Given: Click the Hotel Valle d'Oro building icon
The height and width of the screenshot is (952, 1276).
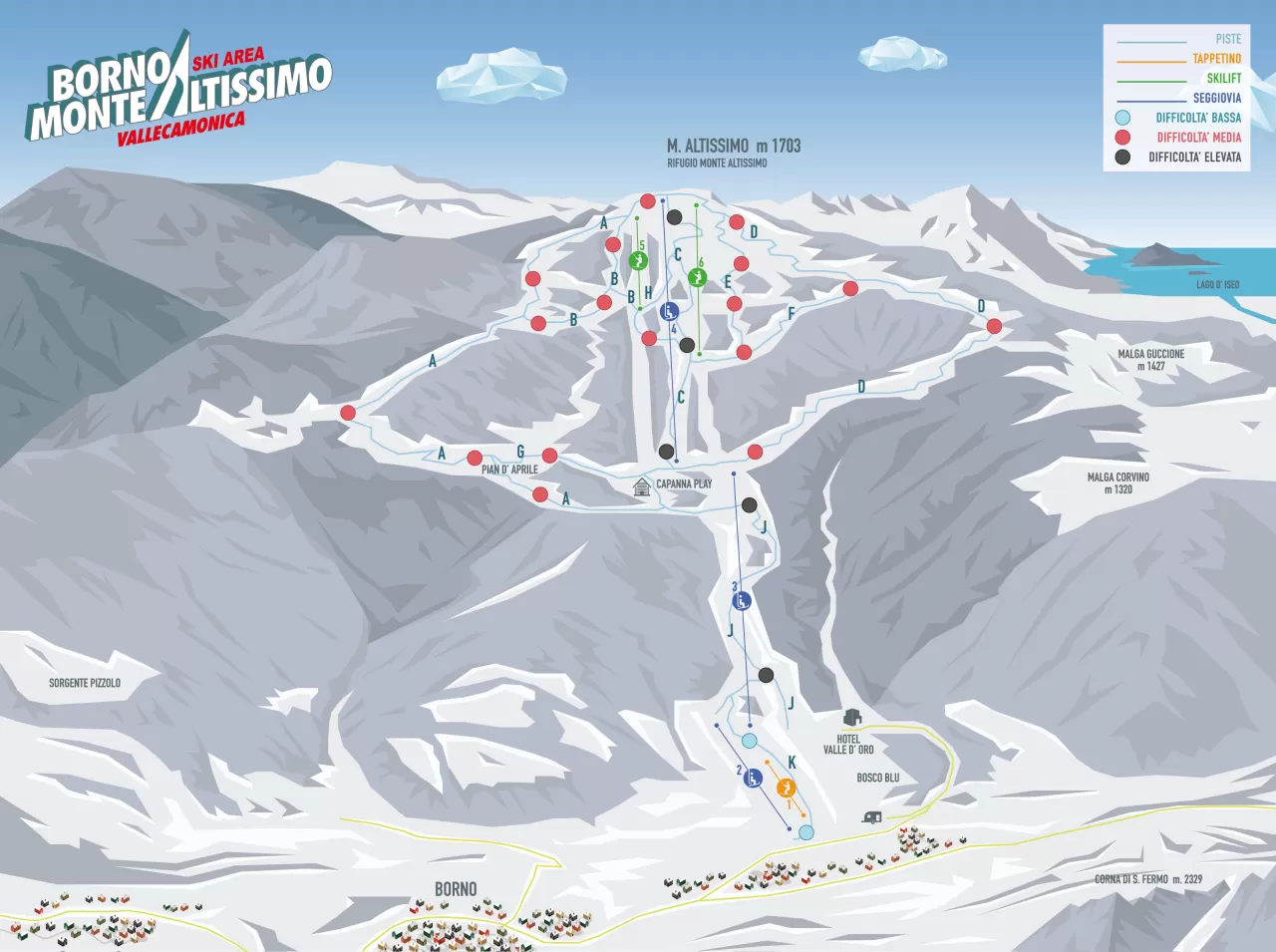Looking at the screenshot, I should pyautogui.click(x=852, y=718).
